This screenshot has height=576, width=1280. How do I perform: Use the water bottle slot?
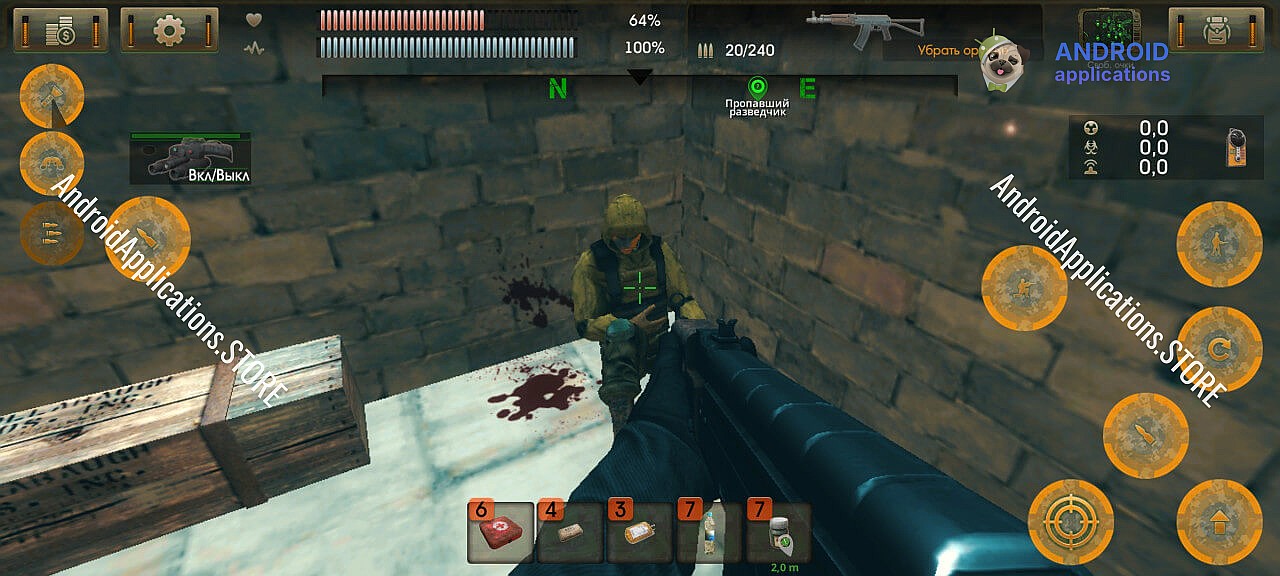(x=709, y=533)
